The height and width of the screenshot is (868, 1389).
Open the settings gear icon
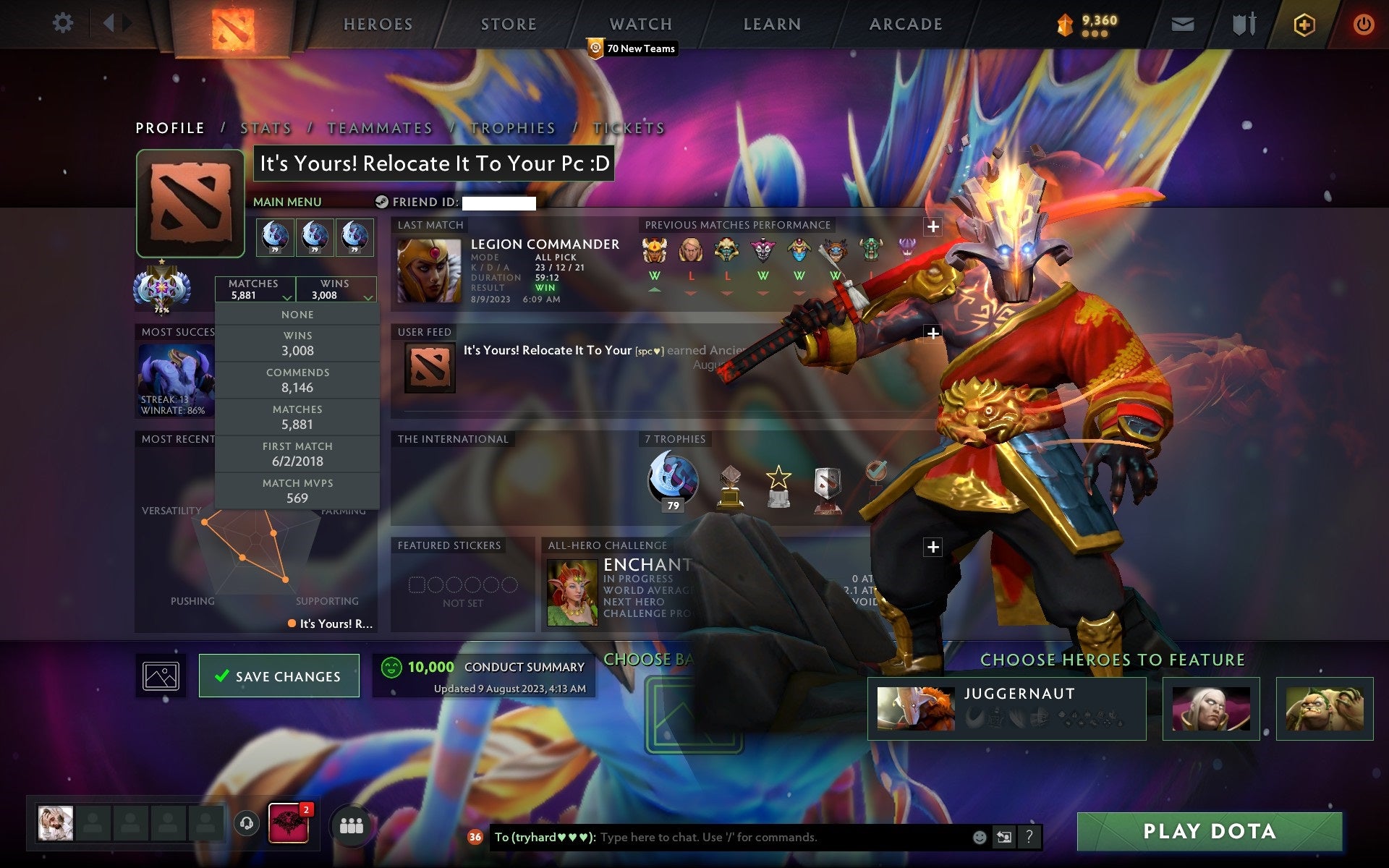pos(64,23)
